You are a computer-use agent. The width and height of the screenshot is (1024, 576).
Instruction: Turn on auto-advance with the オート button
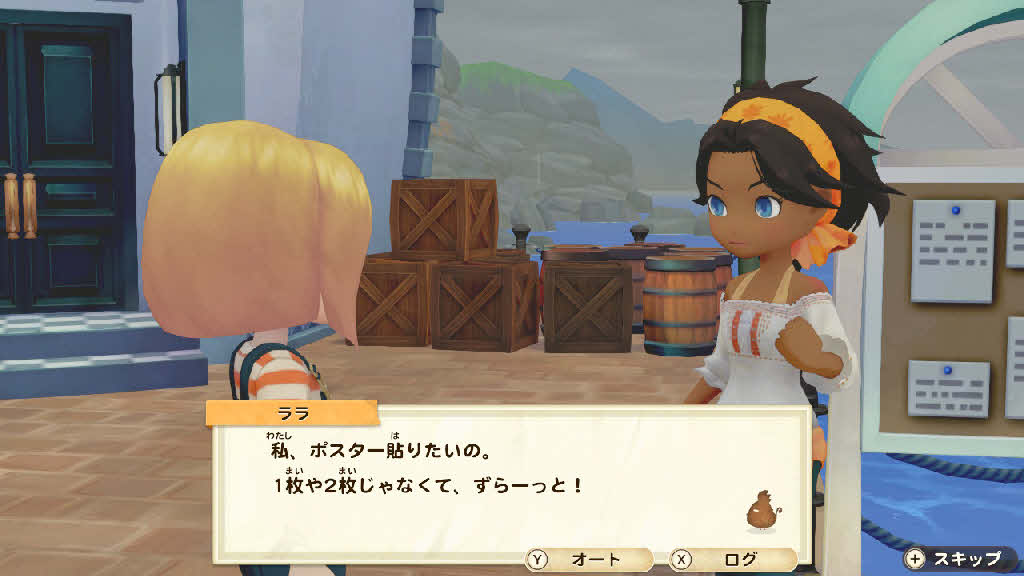coord(588,560)
